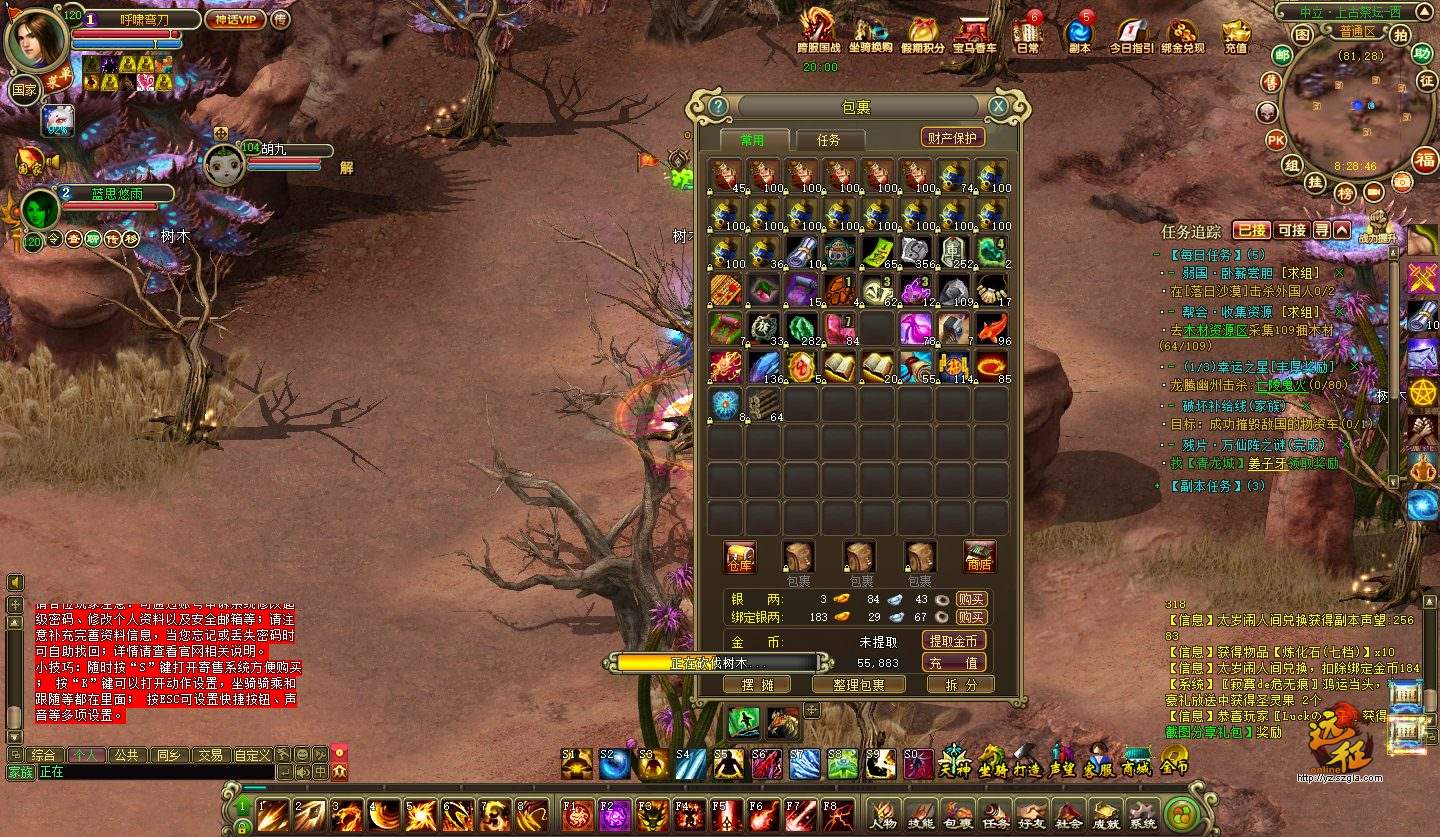This screenshot has width=1440, height=837.
Task: Click the 提取金币 withdraw gold button
Action: click(x=952, y=641)
